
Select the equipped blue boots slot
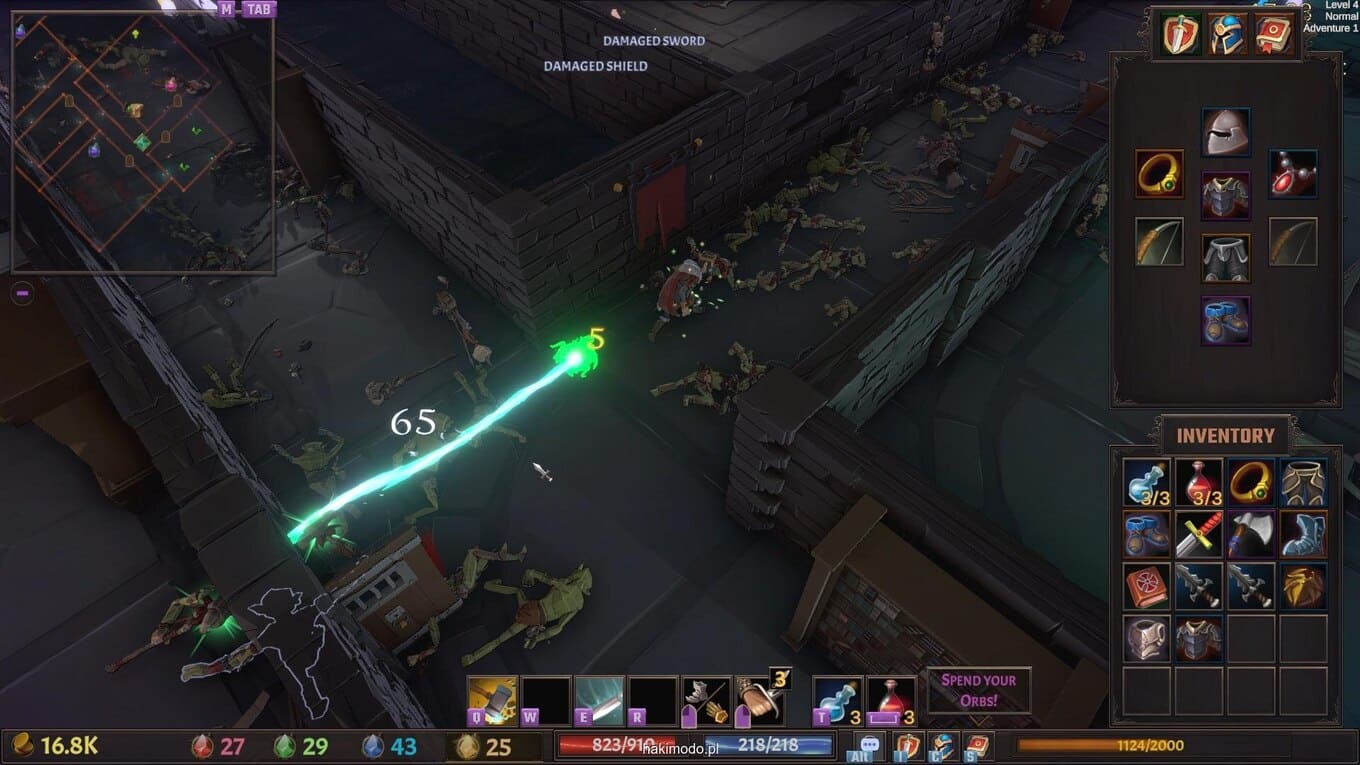click(1225, 321)
